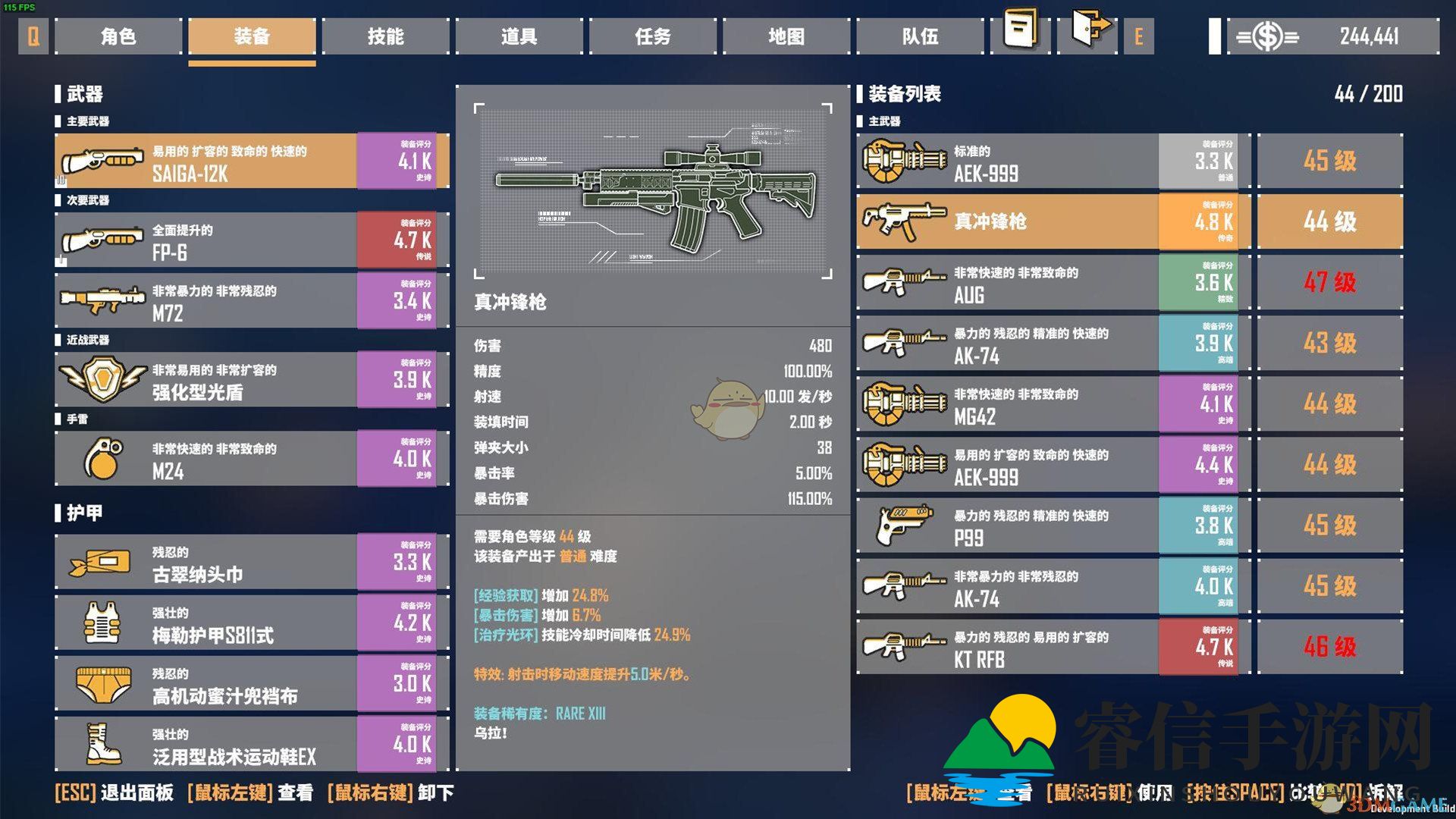The image size is (1456, 819).
Task: Switch to the 地图 tab
Action: 786,36
